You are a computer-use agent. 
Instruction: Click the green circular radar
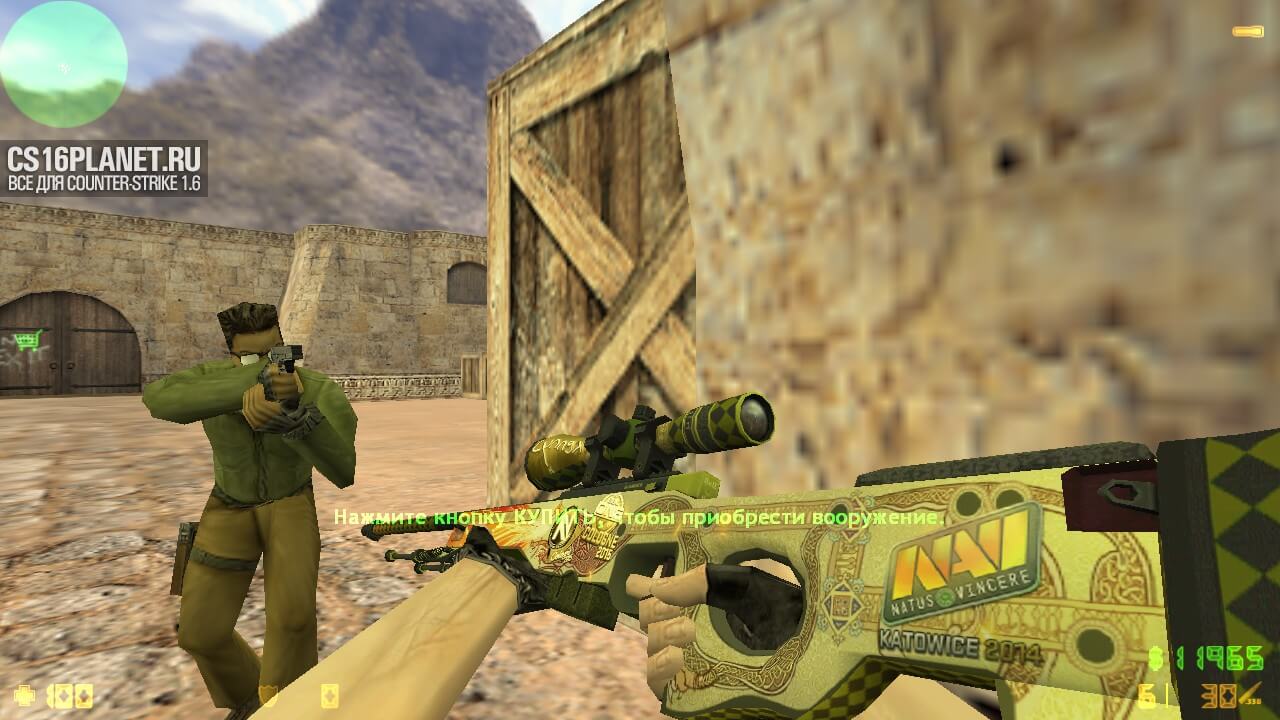[x=63, y=63]
